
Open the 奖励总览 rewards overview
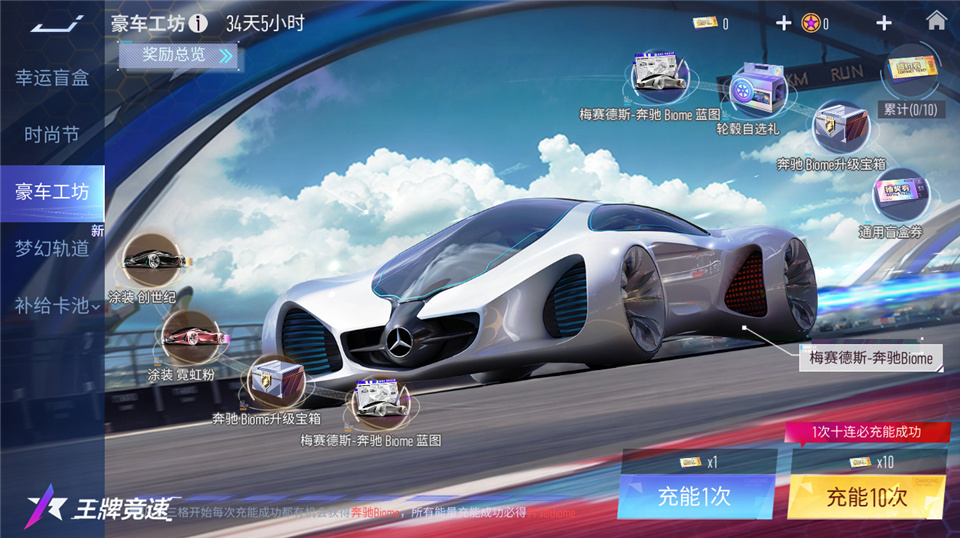pos(180,55)
